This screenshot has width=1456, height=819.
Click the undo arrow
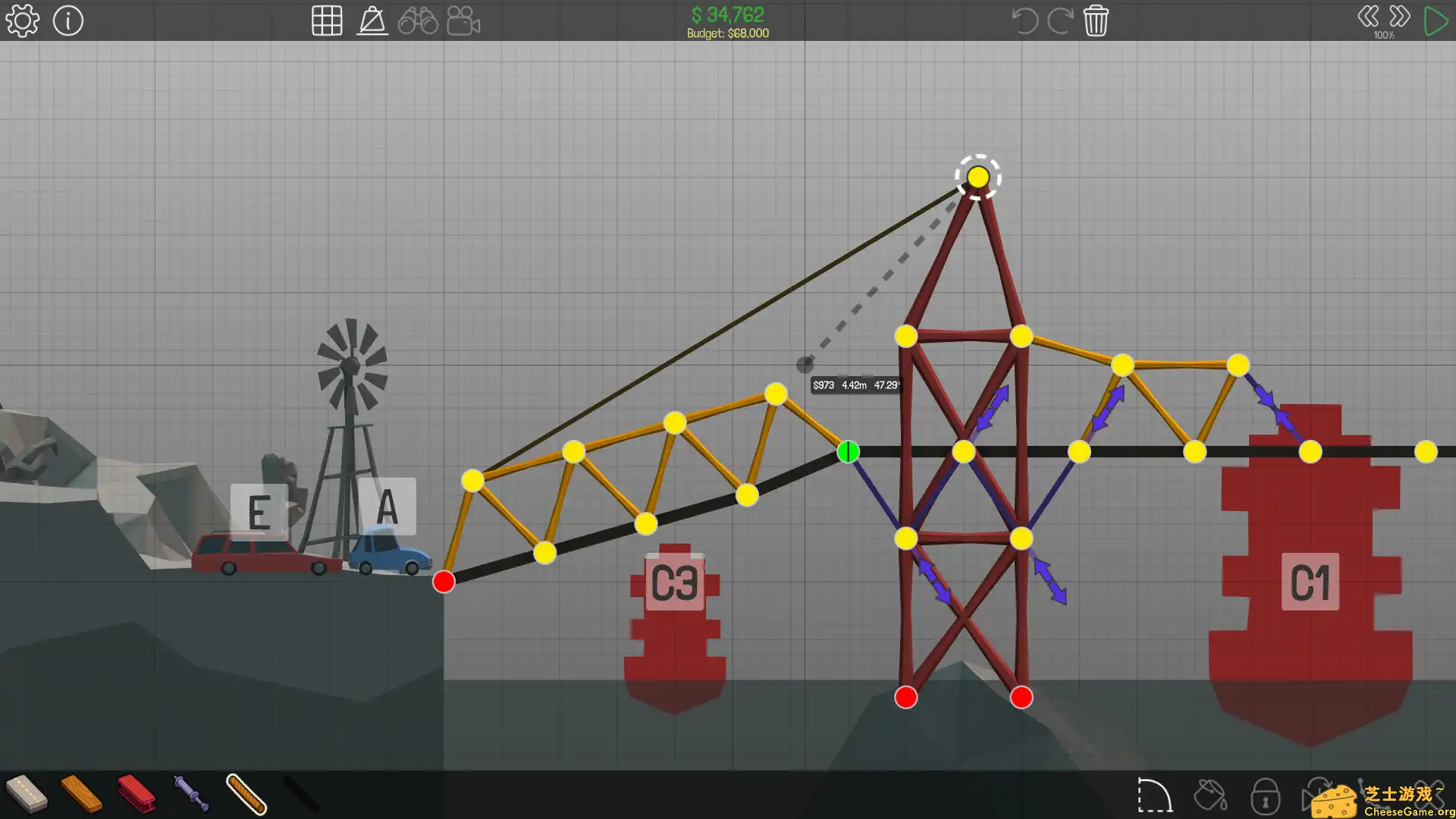[x=1025, y=20]
